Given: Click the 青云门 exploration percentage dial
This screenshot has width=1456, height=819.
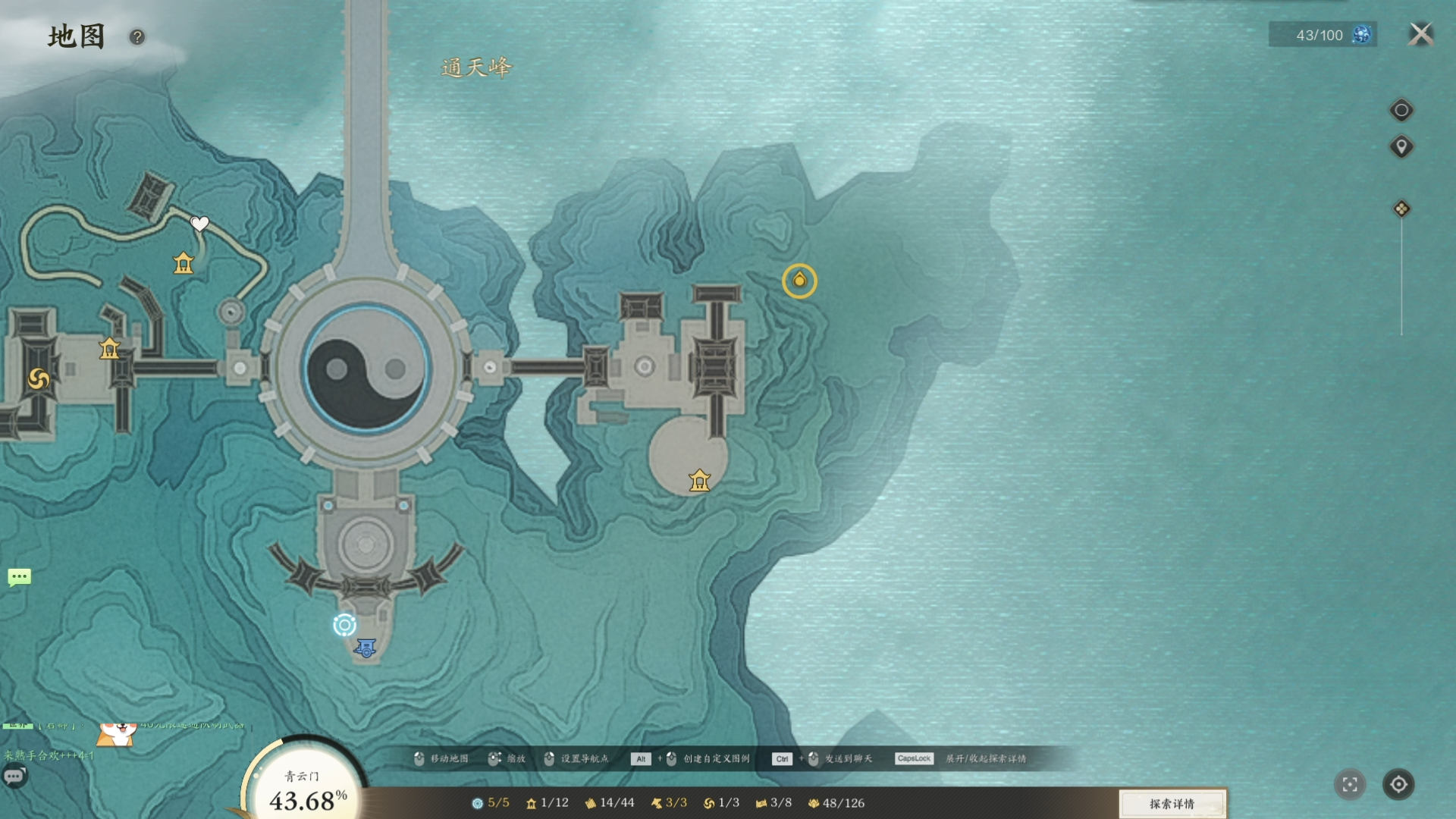Looking at the screenshot, I should [305, 789].
